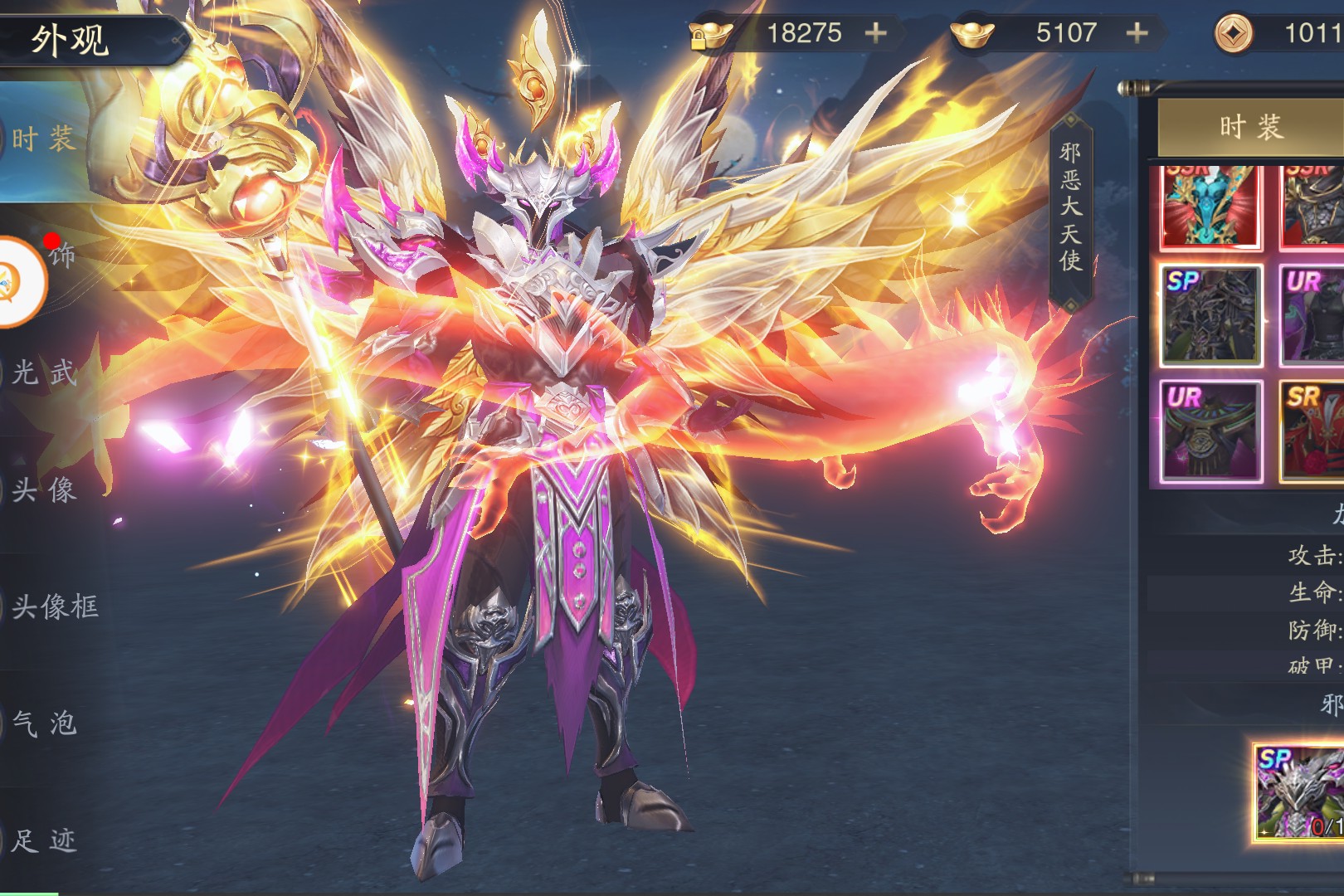The width and height of the screenshot is (1344, 896).
Task: Open the 头像框 category
Action: pyautogui.click(x=55, y=606)
